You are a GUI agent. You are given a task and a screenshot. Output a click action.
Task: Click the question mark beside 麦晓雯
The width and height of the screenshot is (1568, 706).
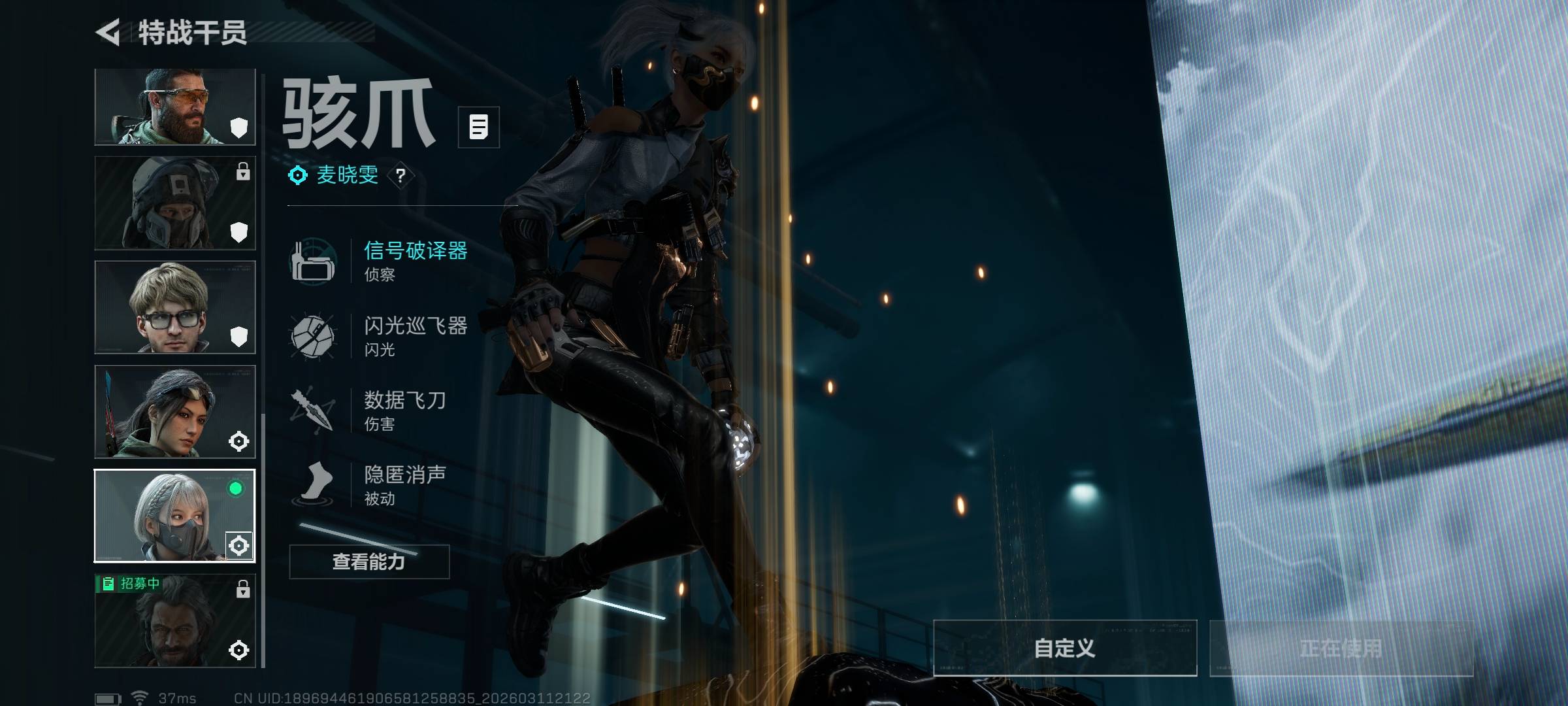point(400,175)
